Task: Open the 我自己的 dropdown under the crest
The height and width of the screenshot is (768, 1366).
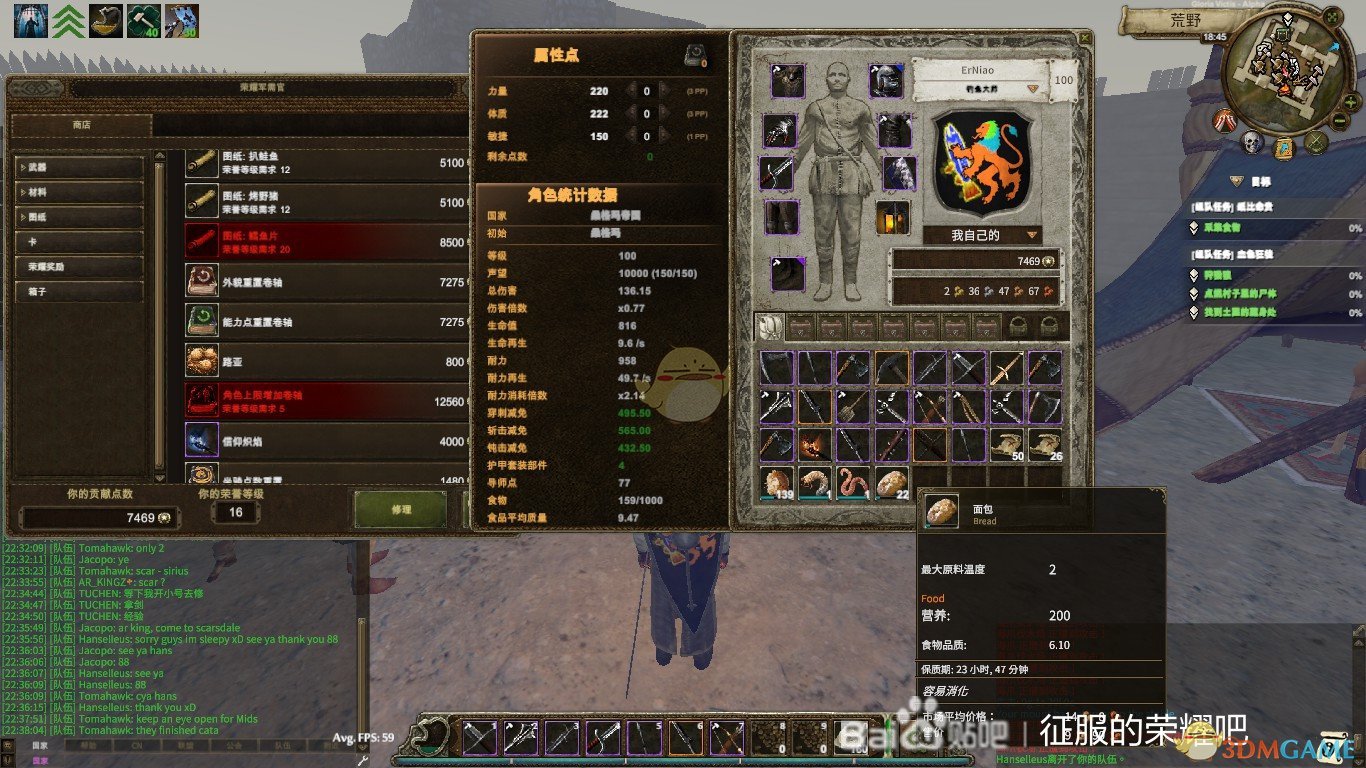Action: [x=982, y=235]
